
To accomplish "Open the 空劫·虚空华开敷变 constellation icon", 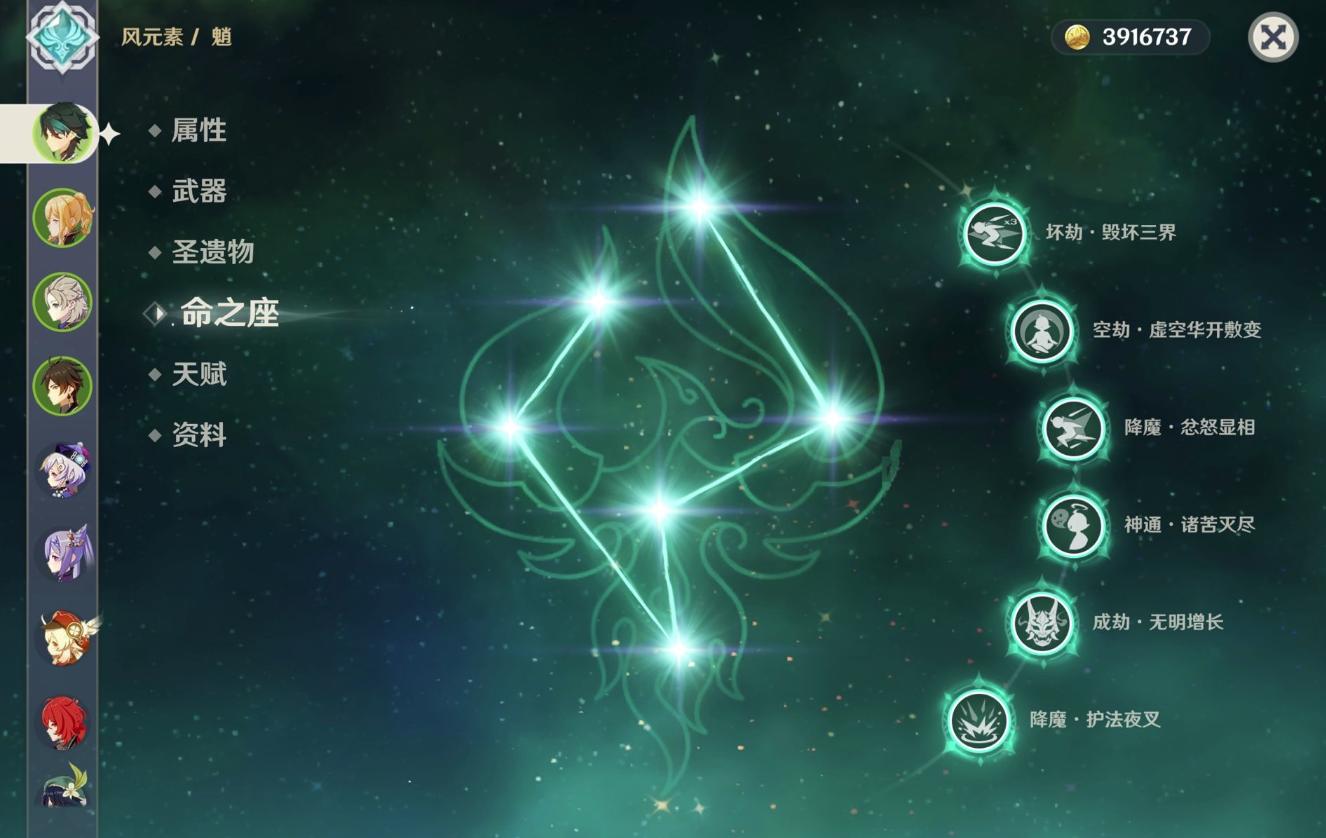I will click(1040, 330).
